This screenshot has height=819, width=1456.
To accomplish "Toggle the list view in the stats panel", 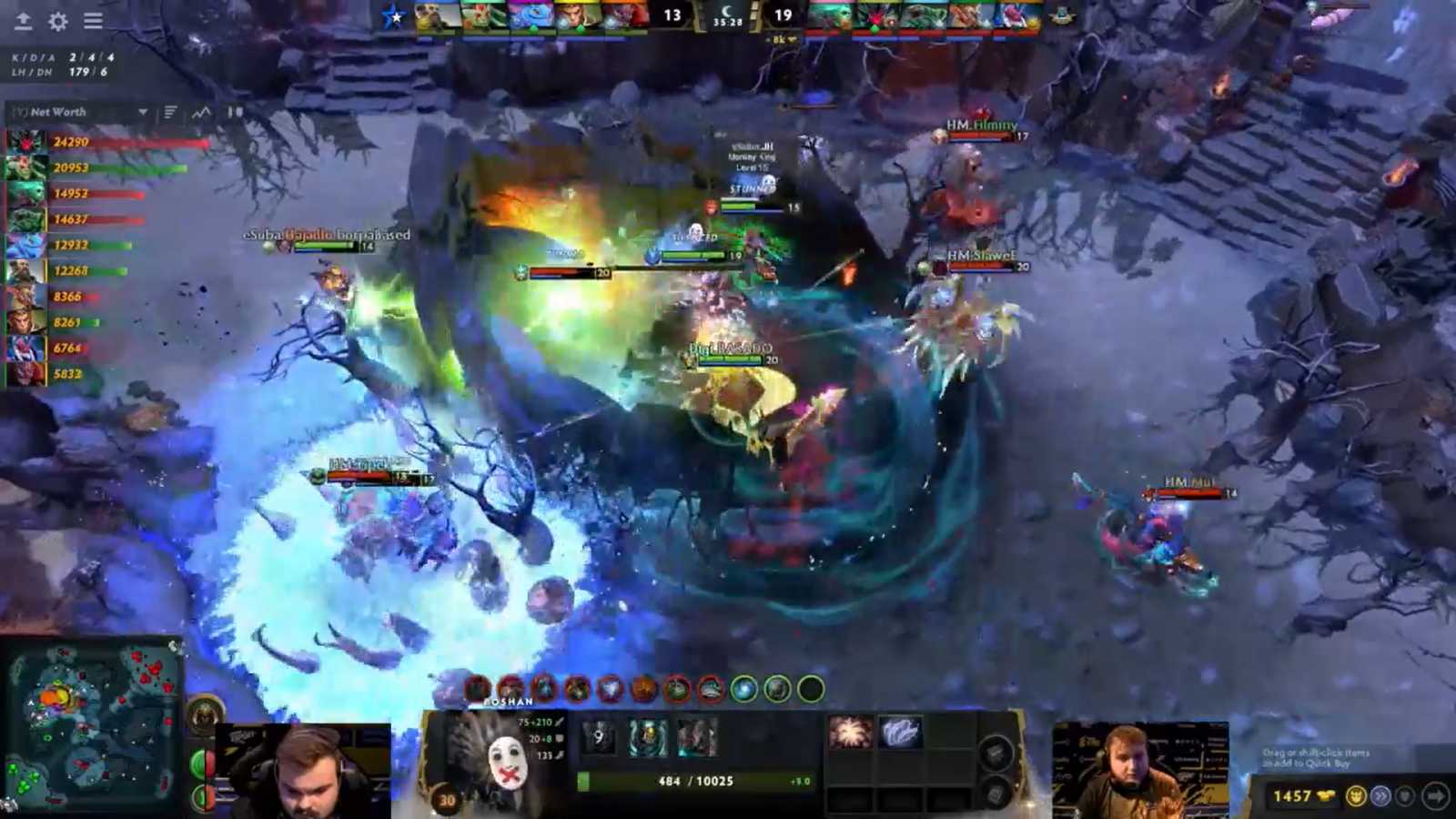I will (170, 111).
